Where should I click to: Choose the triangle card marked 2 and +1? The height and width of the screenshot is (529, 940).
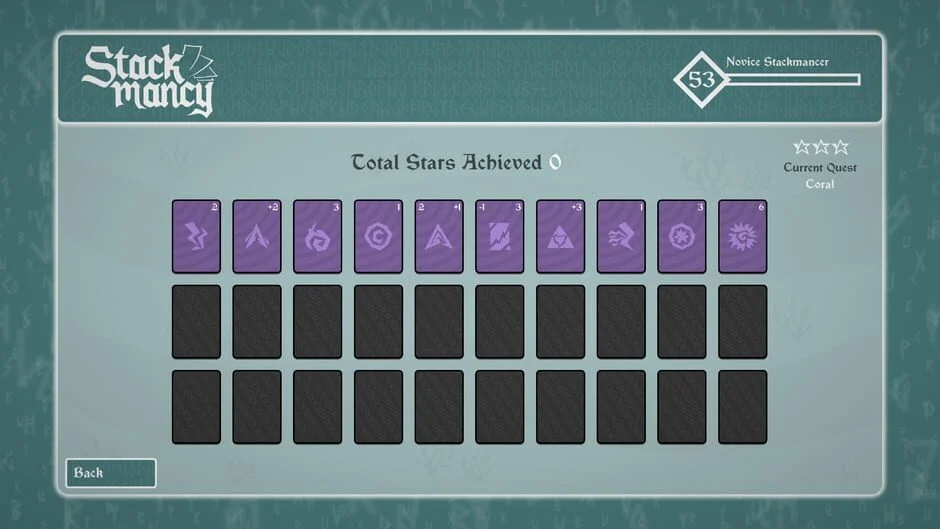439,236
